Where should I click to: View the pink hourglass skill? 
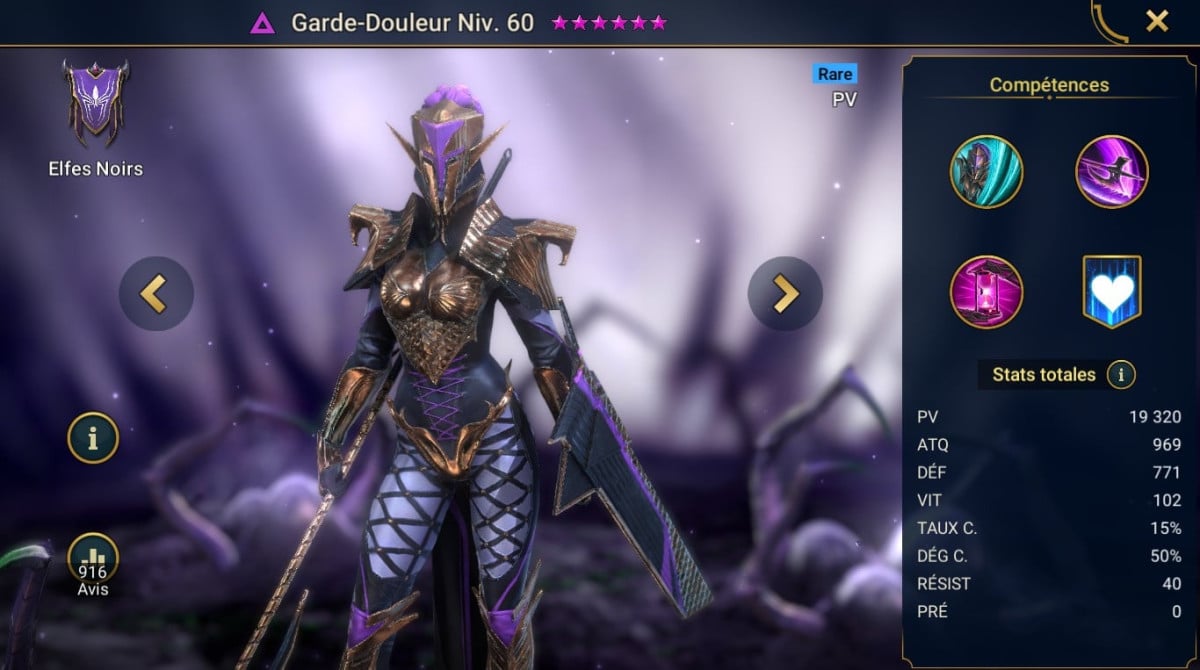click(x=986, y=292)
